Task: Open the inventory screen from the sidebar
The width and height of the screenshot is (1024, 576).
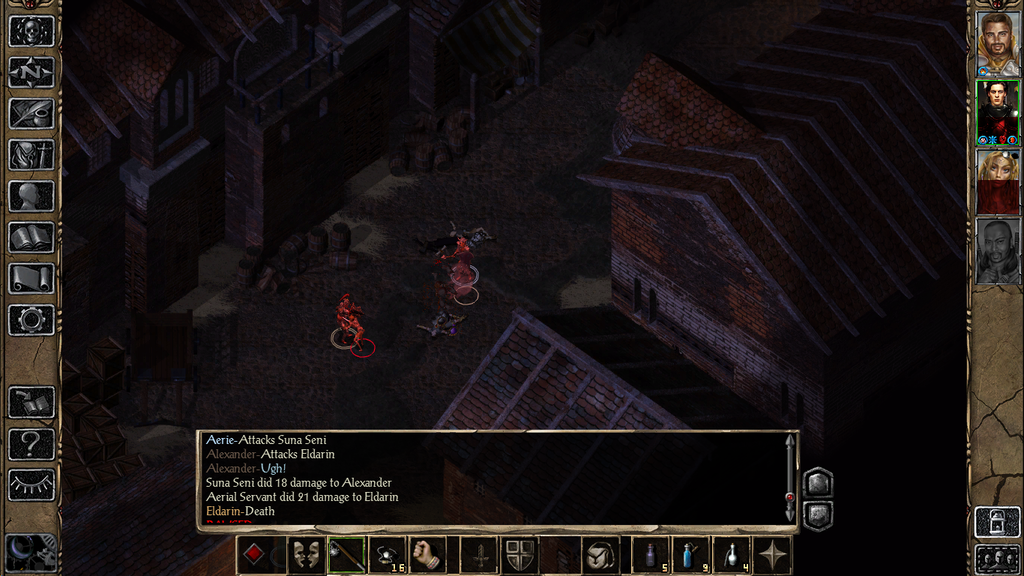Action: (x=31, y=155)
